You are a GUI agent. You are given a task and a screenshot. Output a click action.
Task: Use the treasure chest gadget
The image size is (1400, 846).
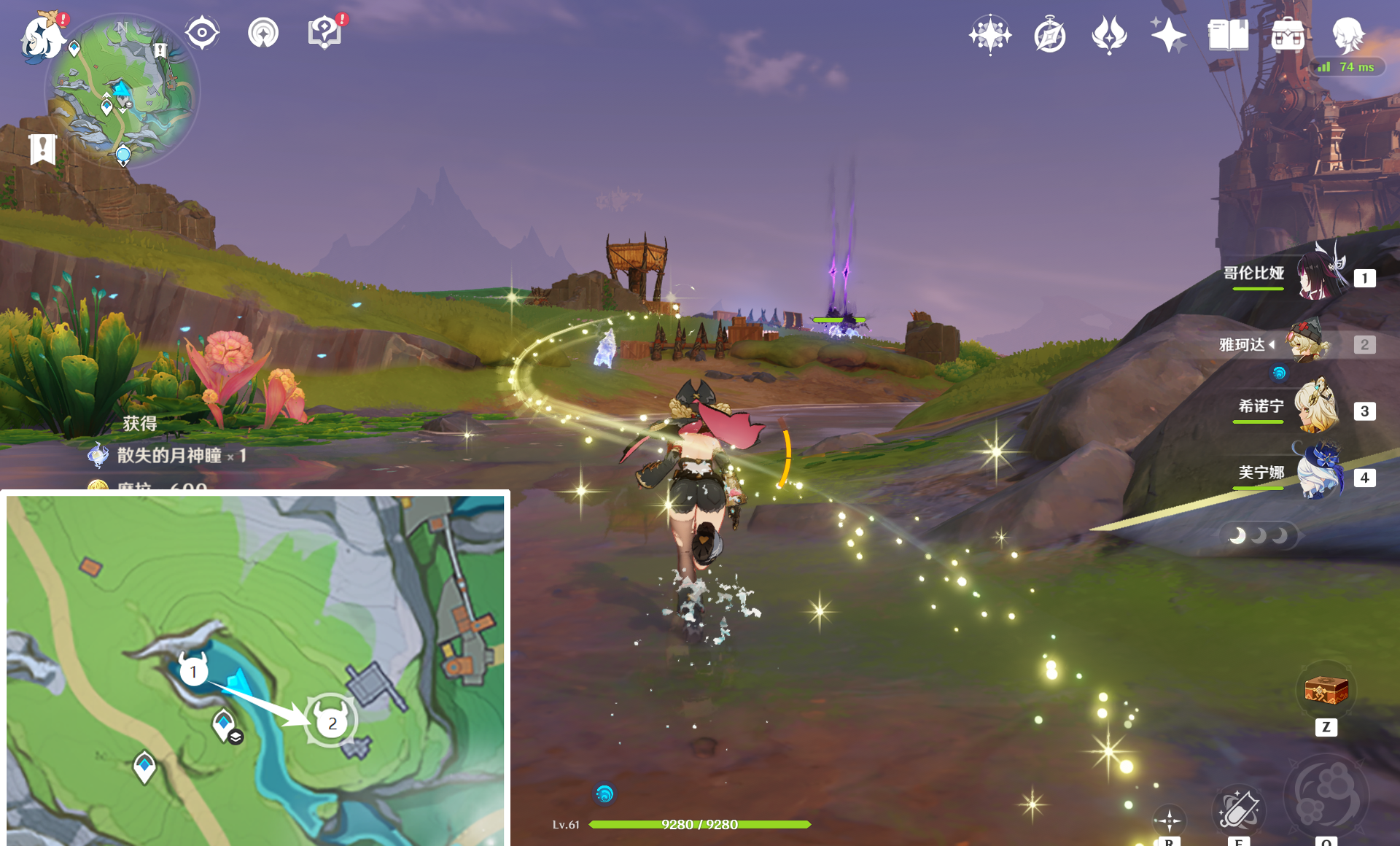1326,691
